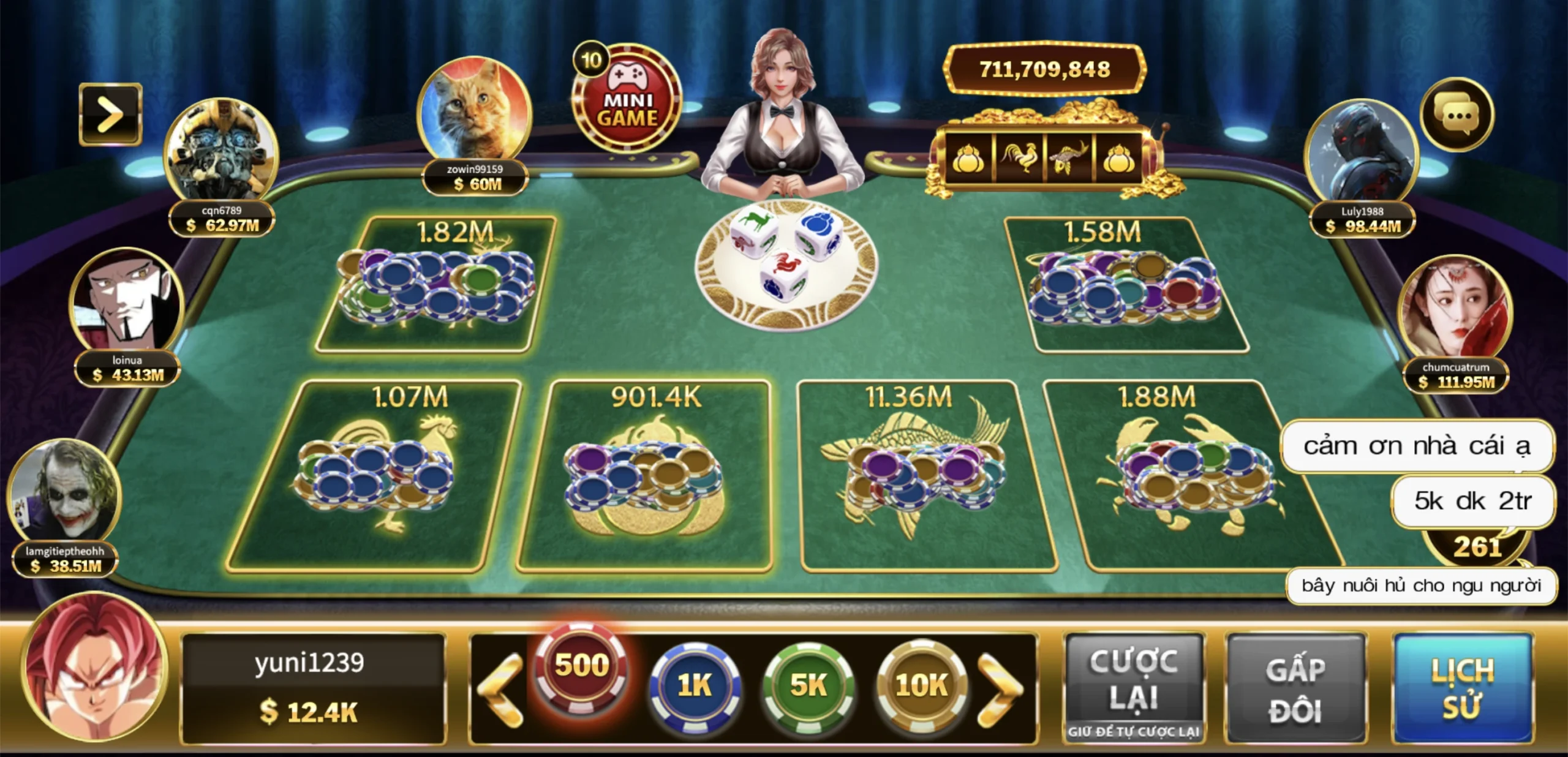Choose the 1K blue chip
Screen dimensions: 1568x757
[x=695, y=686]
